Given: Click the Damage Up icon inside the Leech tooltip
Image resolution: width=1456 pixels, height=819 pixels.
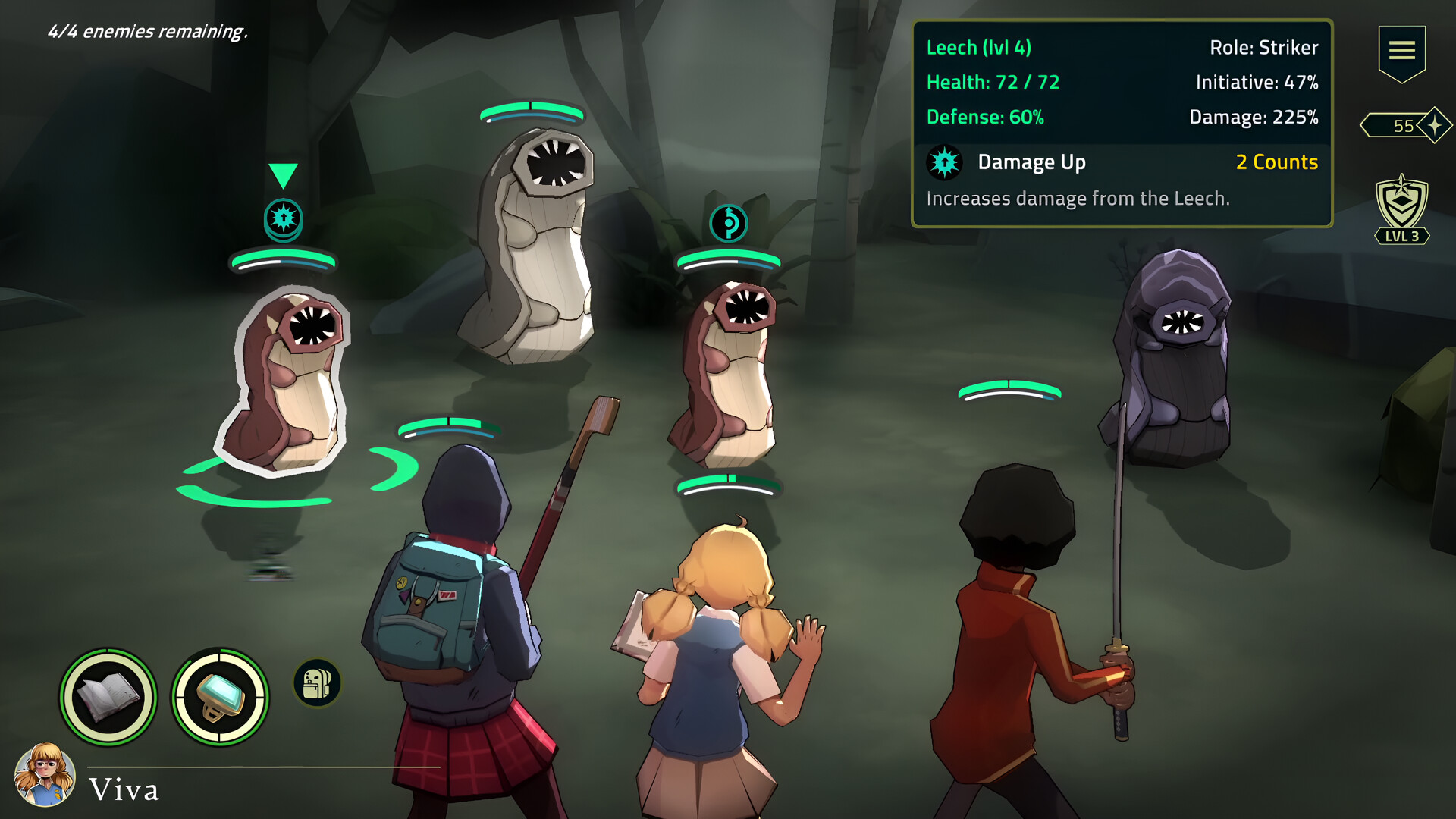Looking at the screenshot, I should 943,162.
